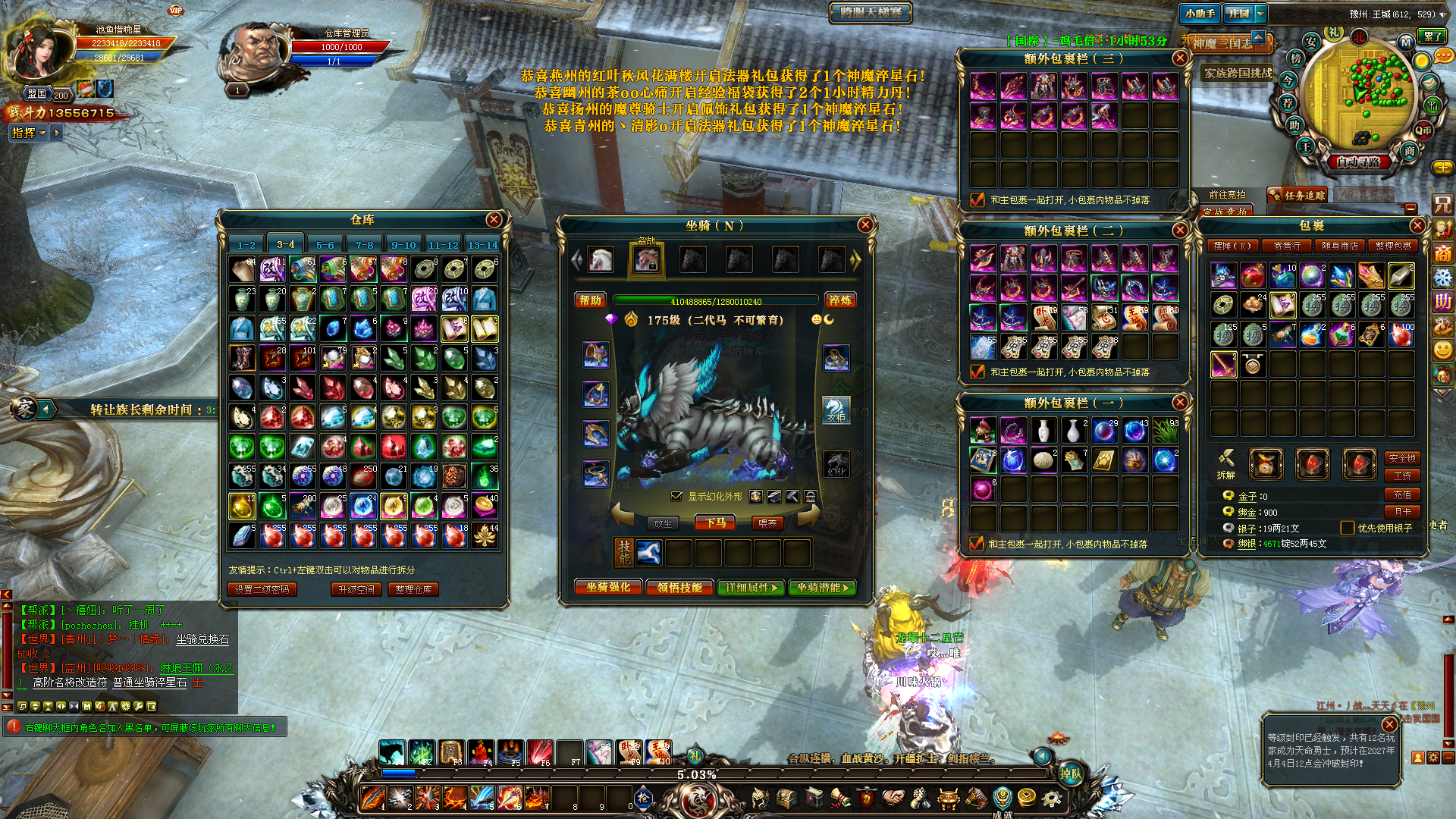Click the 整理包裹 sort bag button

[x=1395, y=246]
